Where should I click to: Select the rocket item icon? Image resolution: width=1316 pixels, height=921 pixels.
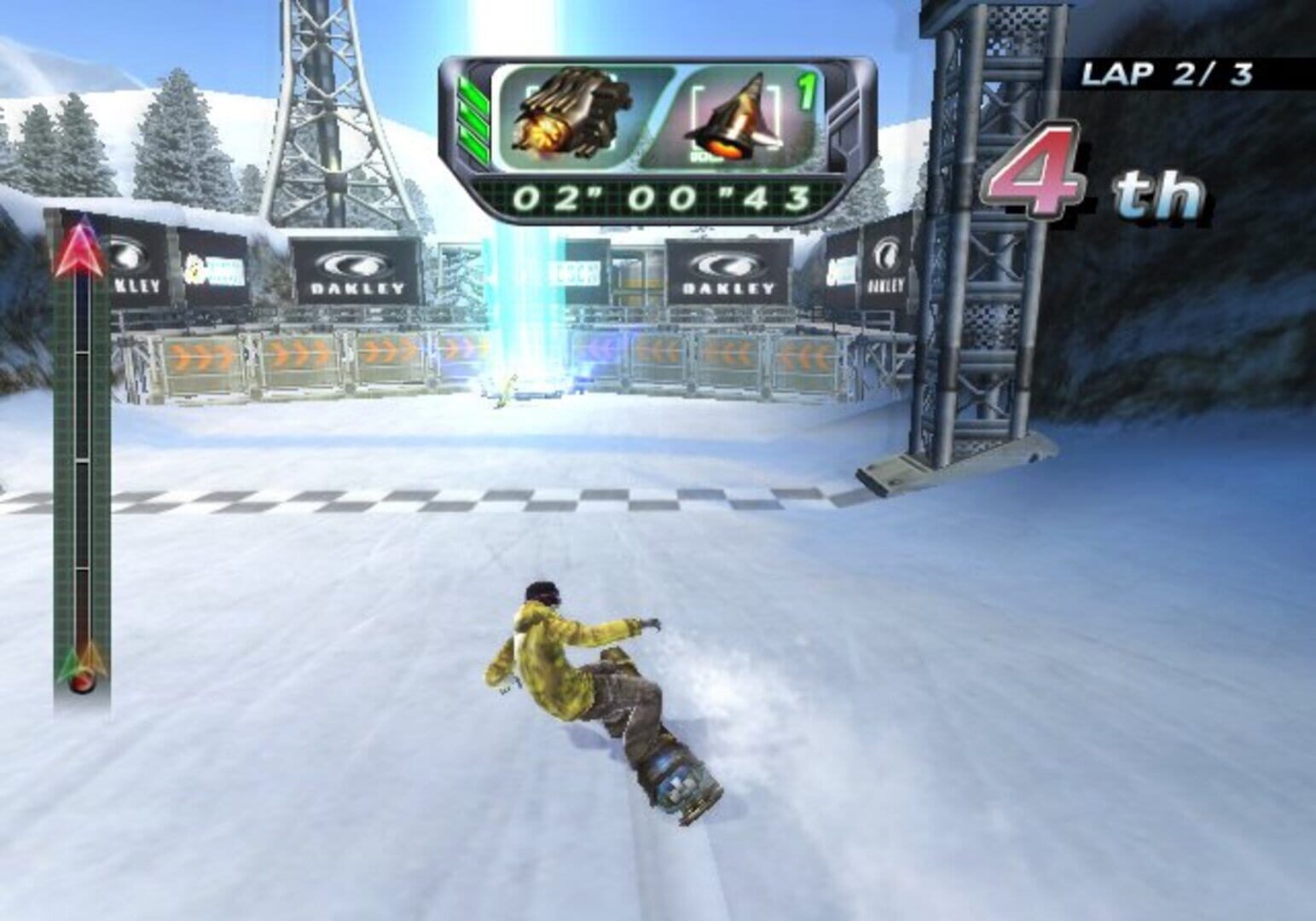[x=735, y=116]
